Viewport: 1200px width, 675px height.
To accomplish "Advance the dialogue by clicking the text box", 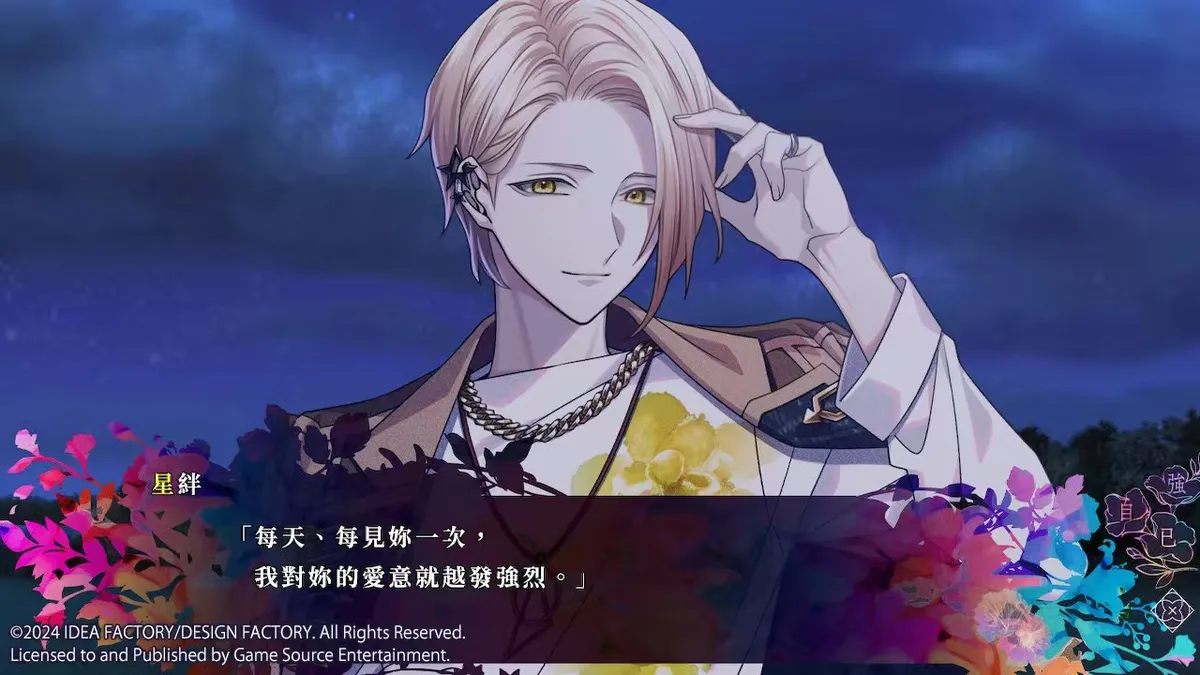I will [x=600, y=560].
